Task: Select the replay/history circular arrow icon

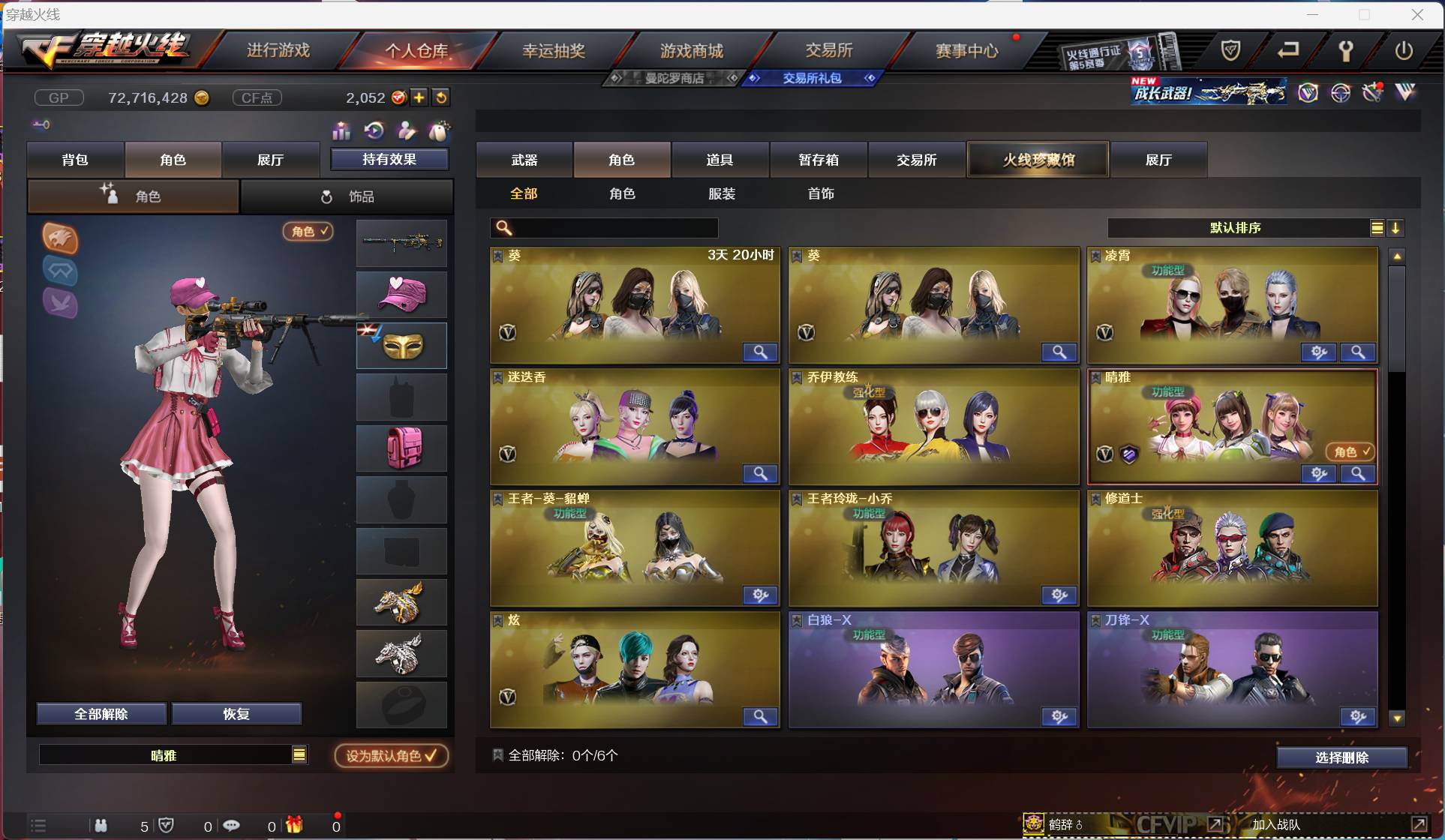Action: click(x=375, y=131)
